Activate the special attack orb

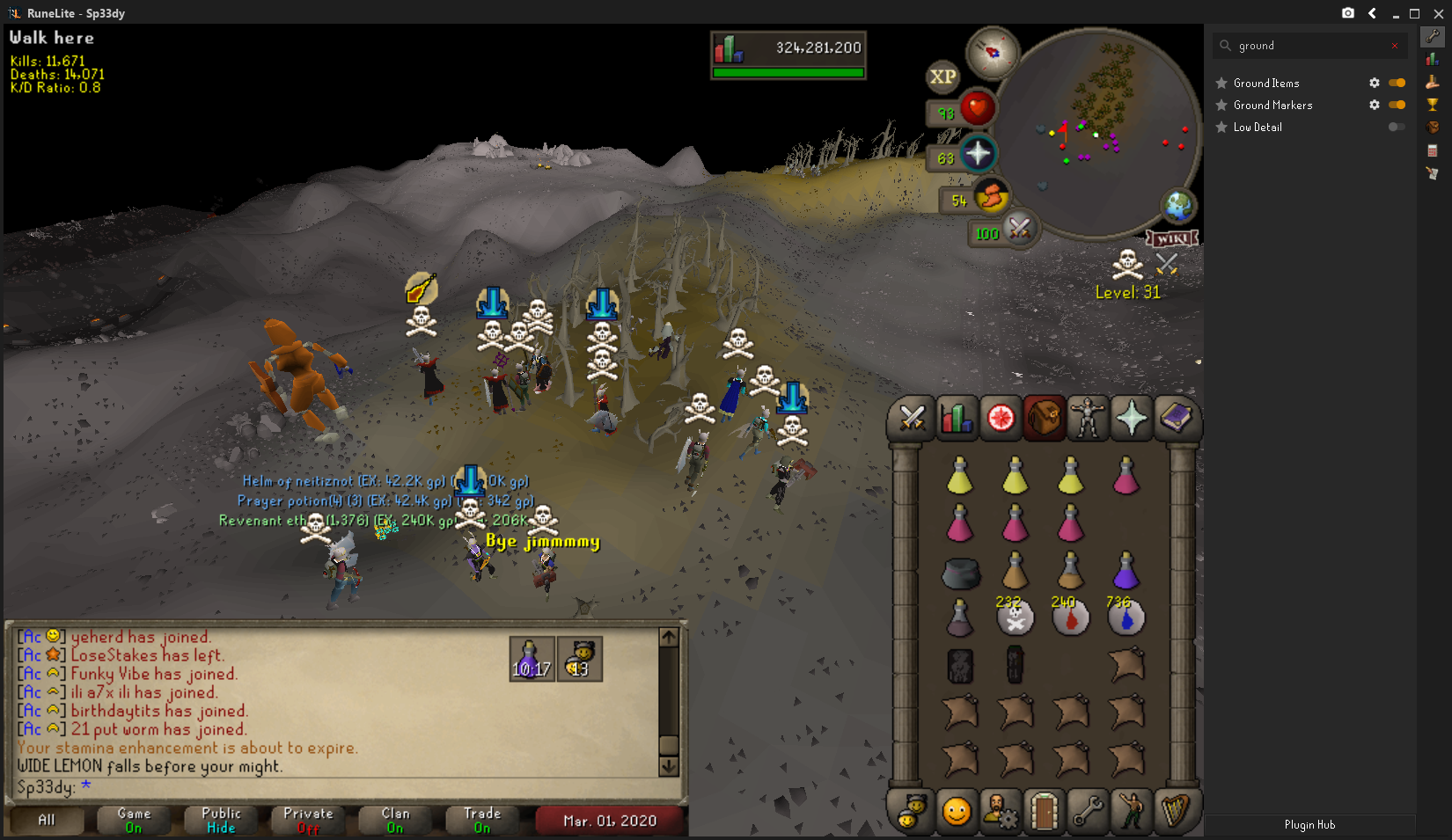tap(1018, 230)
